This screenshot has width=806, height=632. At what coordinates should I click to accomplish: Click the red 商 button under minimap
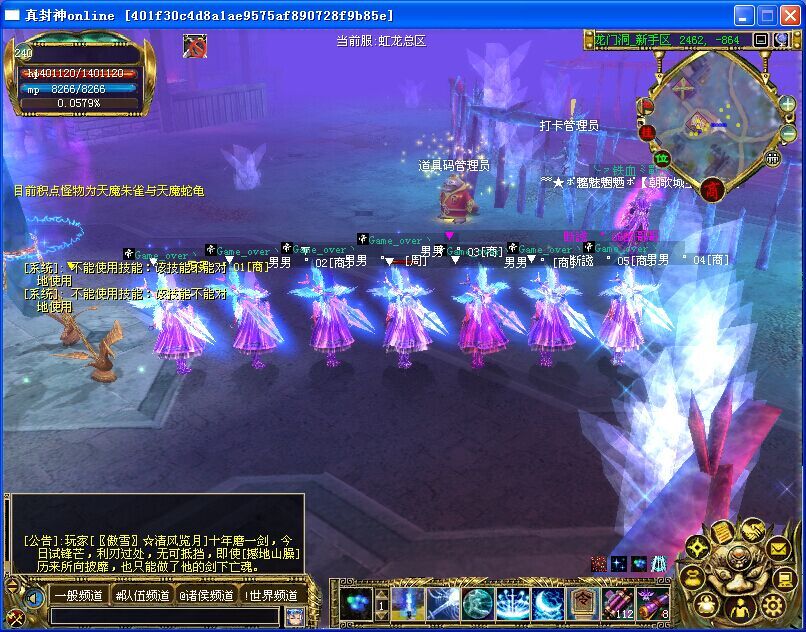click(711, 188)
